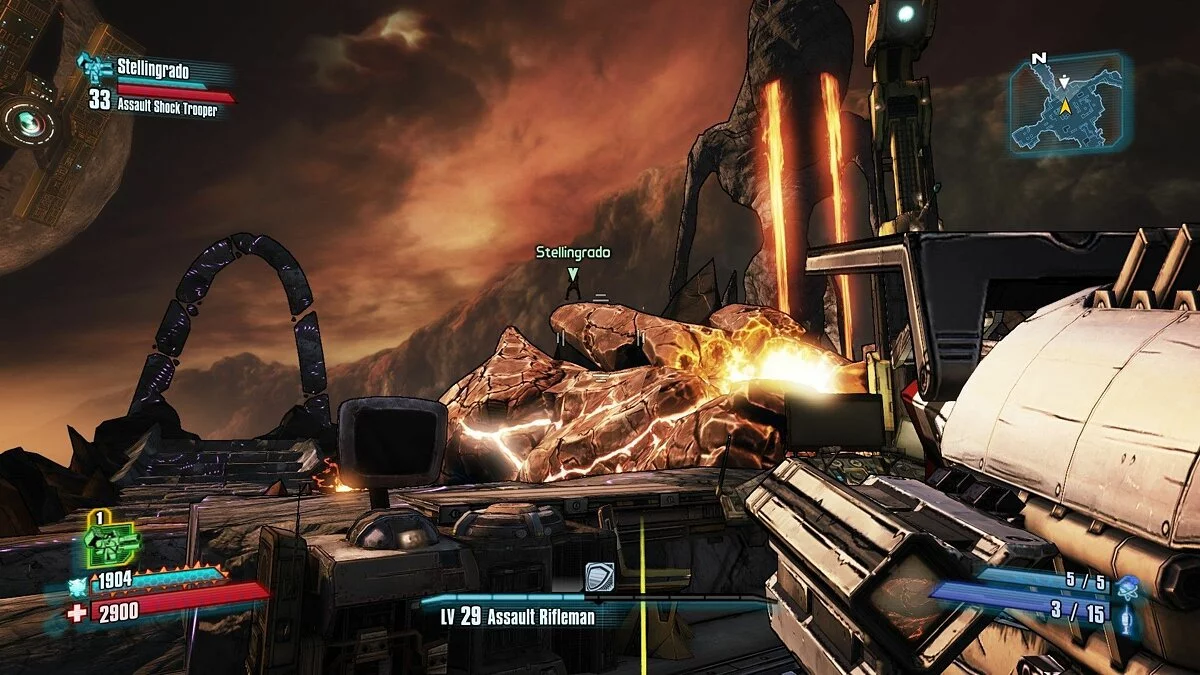Click the shield icon above Assault Rifleman

[599, 577]
